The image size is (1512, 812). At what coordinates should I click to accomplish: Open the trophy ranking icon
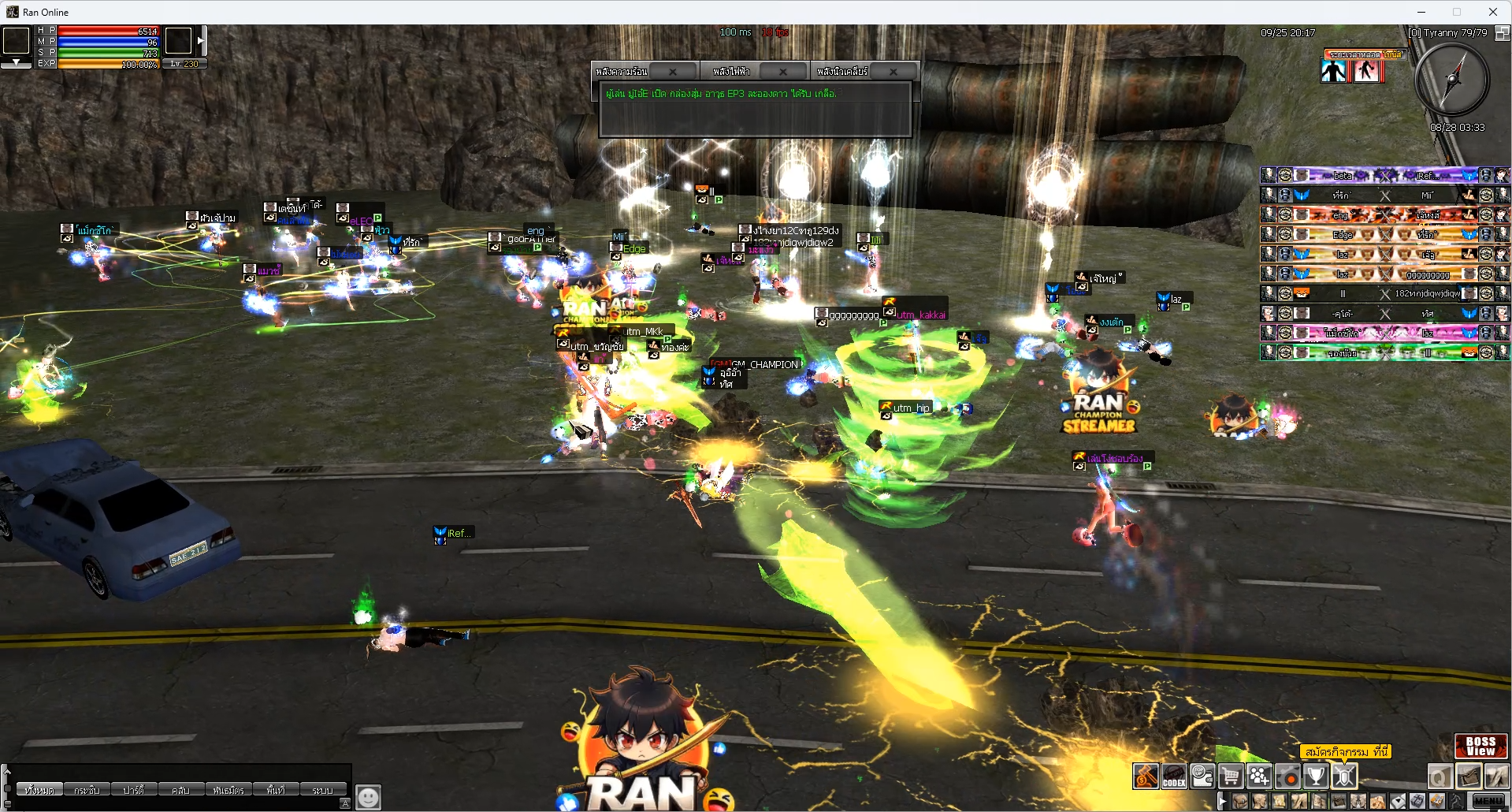click(1316, 777)
